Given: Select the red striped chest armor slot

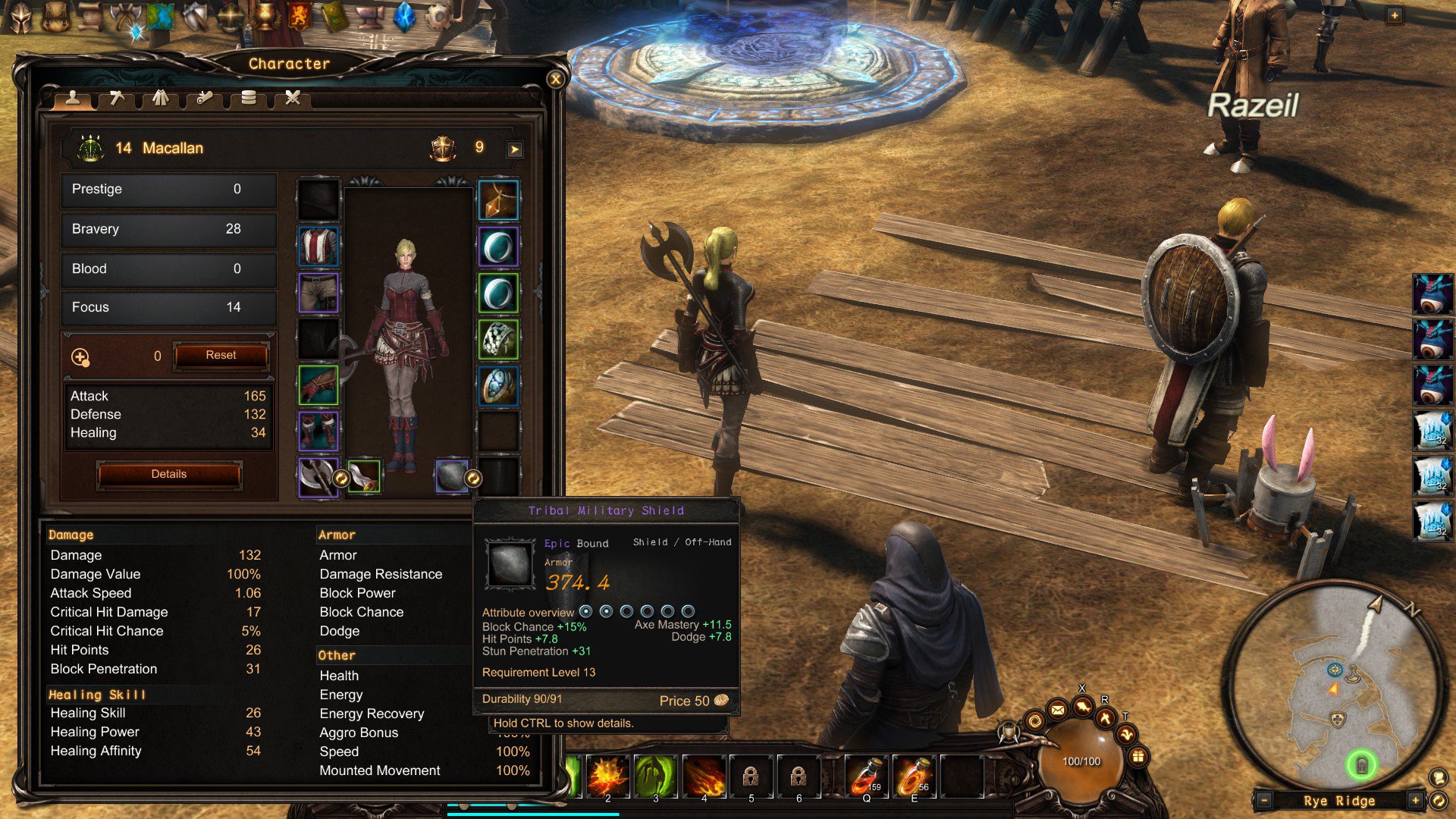Looking at the screenshot, I should point(318,246).
